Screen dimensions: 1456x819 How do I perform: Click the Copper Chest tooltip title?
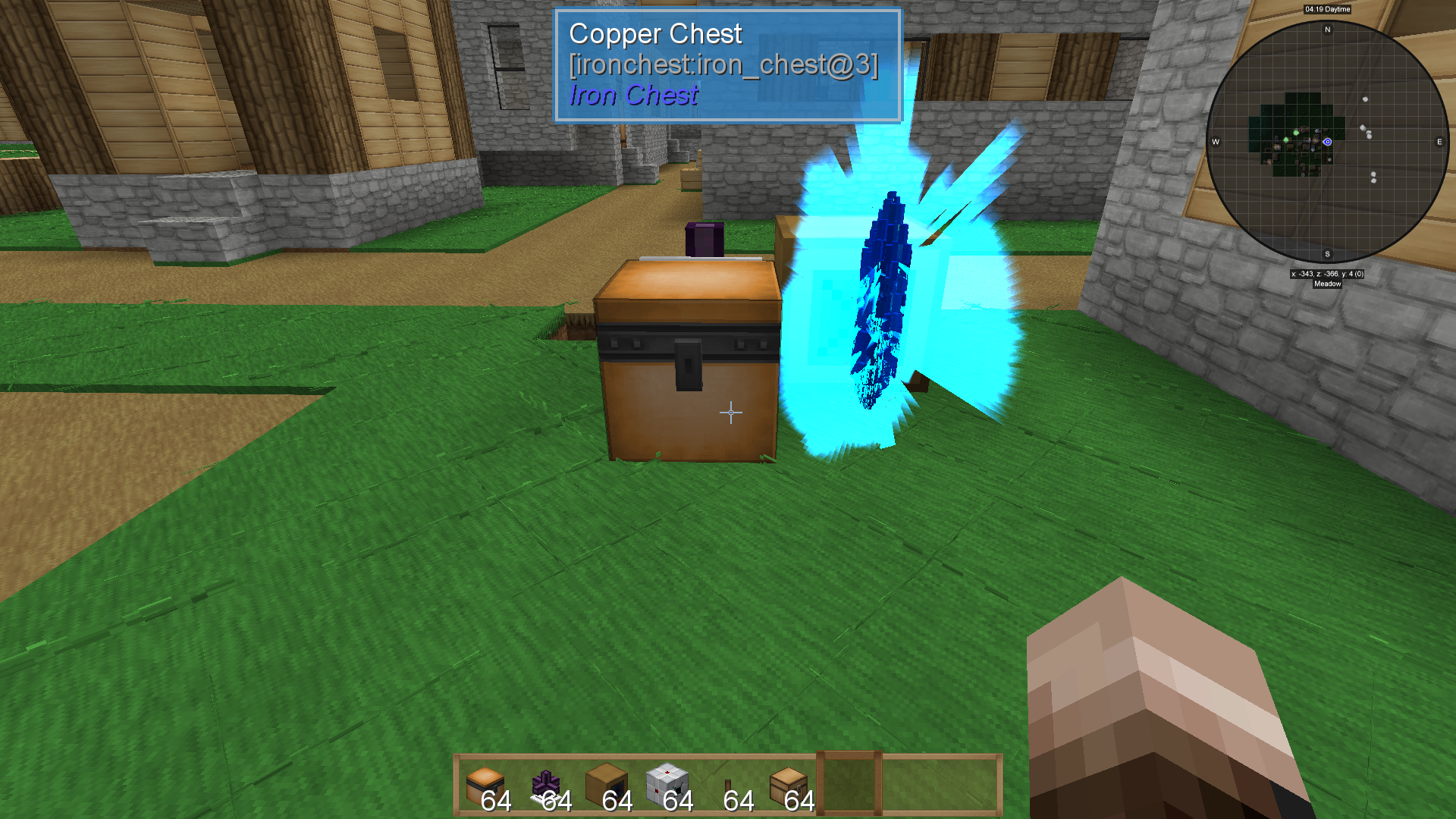point(657,33)
